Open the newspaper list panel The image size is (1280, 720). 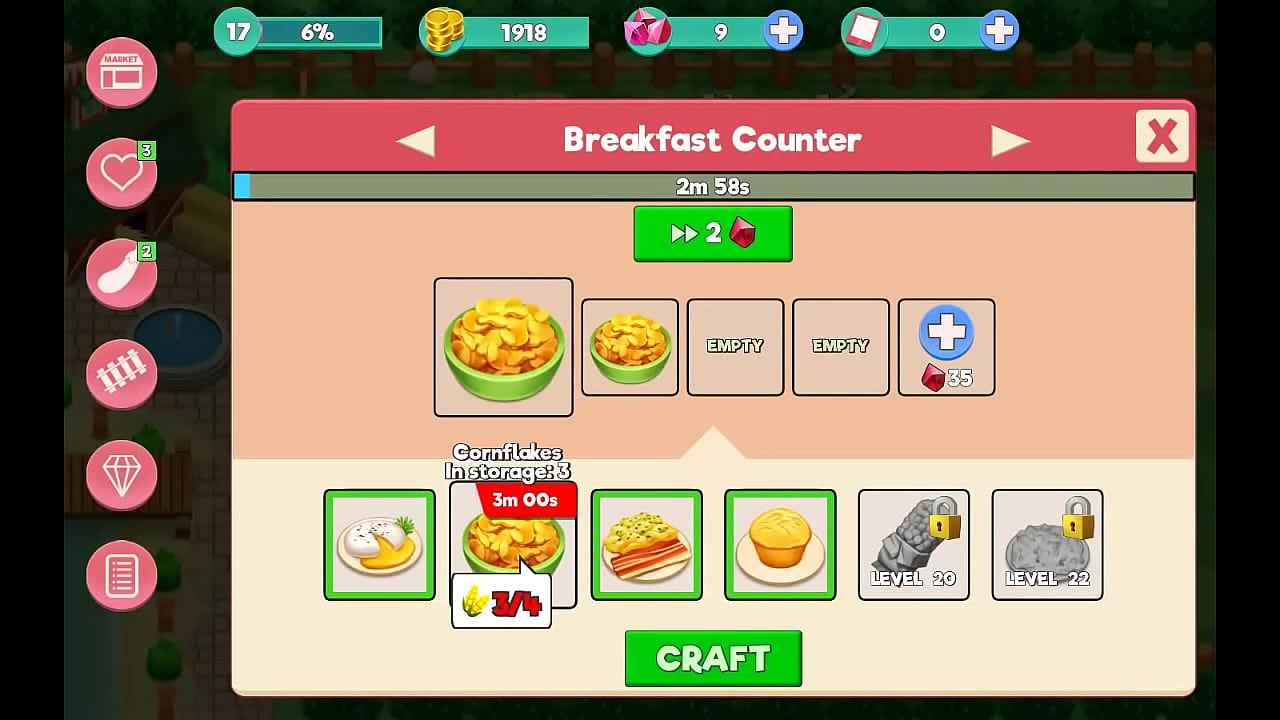click(x=121, y=575)
